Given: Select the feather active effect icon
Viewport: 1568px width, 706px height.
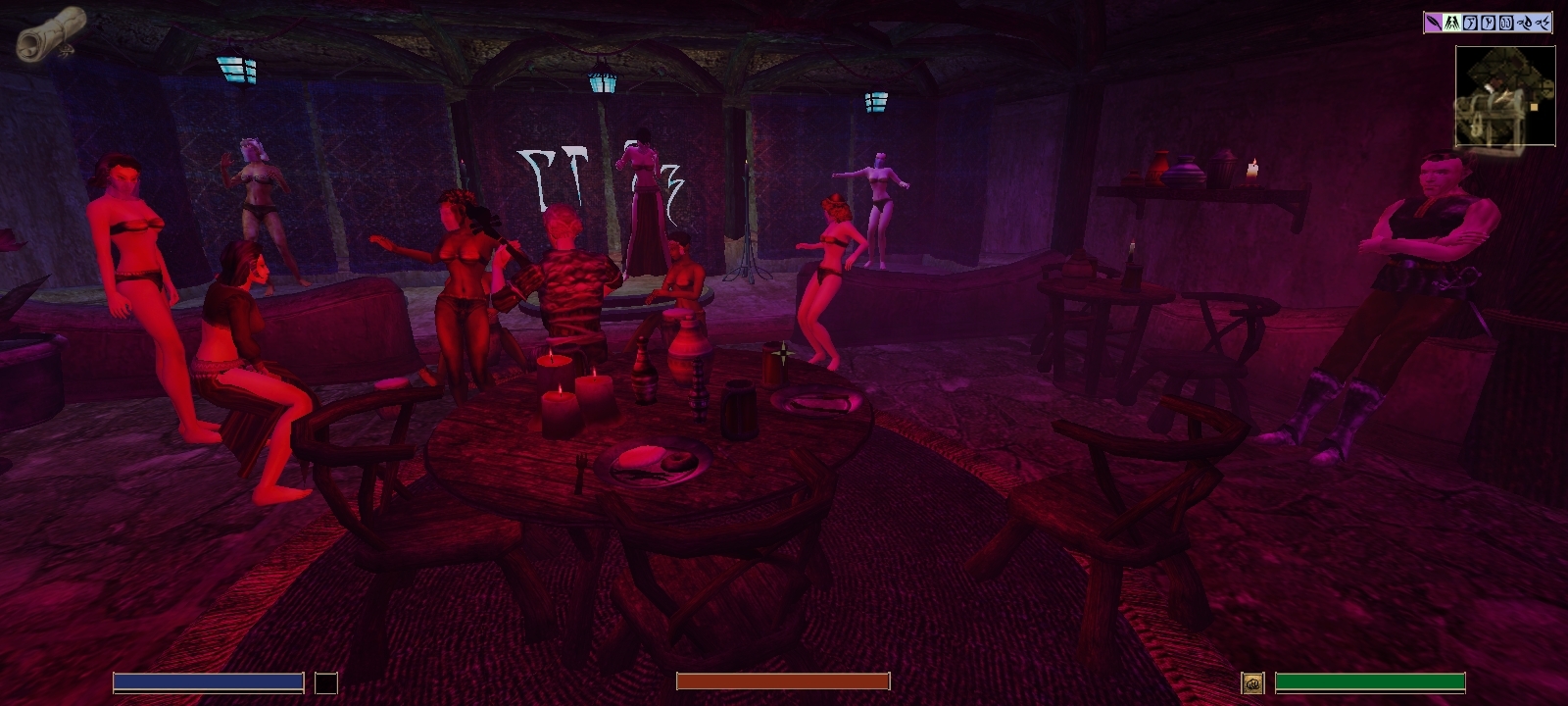Looking at the screenshot, I should pyautogui.click(x=1434, y=23).
